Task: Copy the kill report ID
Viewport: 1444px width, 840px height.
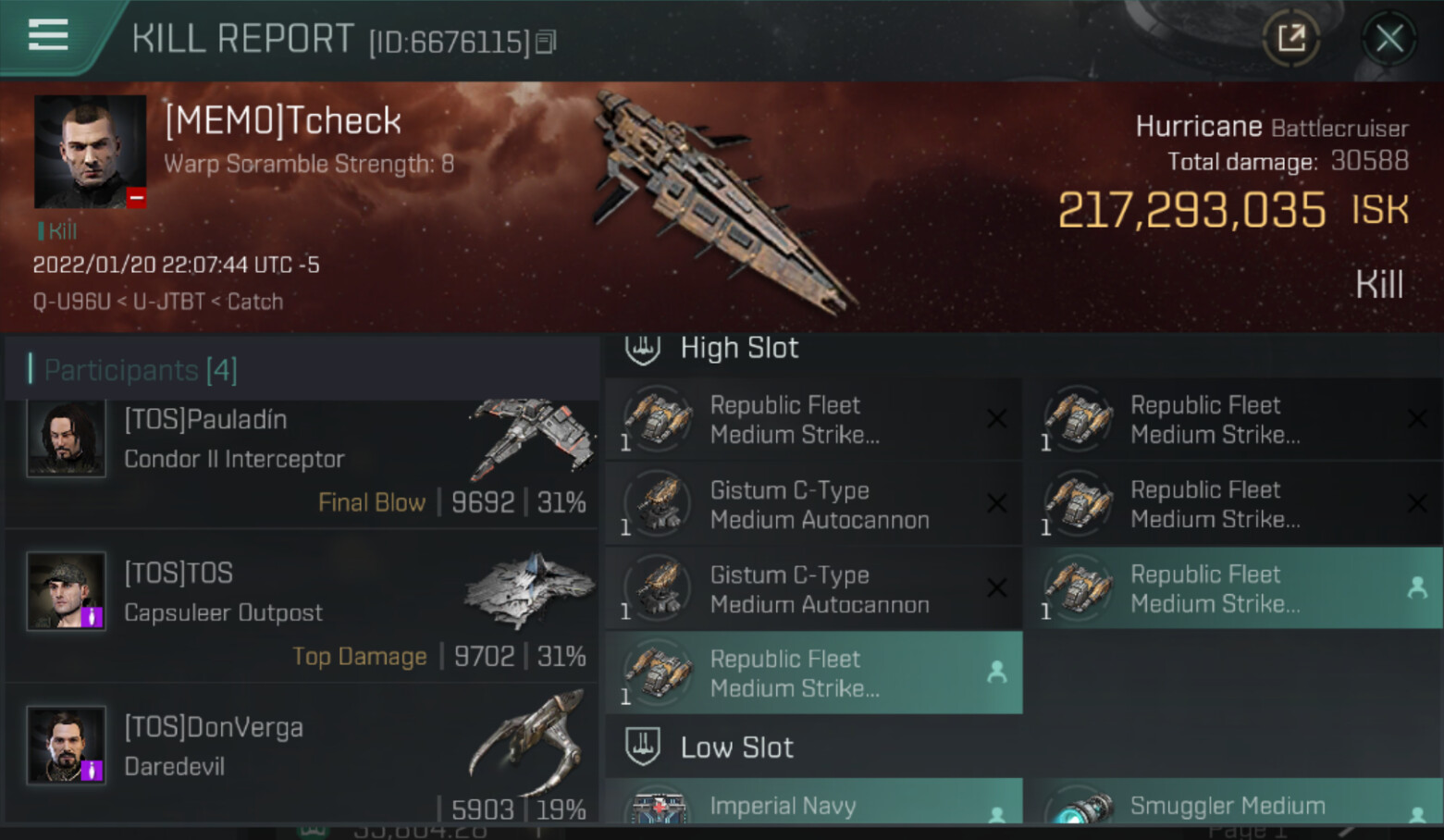Action: pyautogui.click(x=546, y=42)
